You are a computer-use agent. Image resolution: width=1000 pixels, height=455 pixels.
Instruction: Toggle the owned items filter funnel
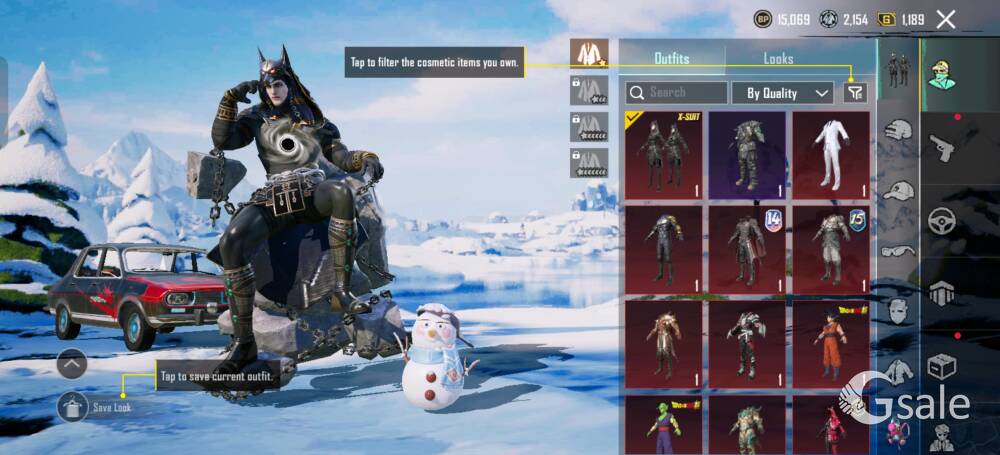coord(855,93)
